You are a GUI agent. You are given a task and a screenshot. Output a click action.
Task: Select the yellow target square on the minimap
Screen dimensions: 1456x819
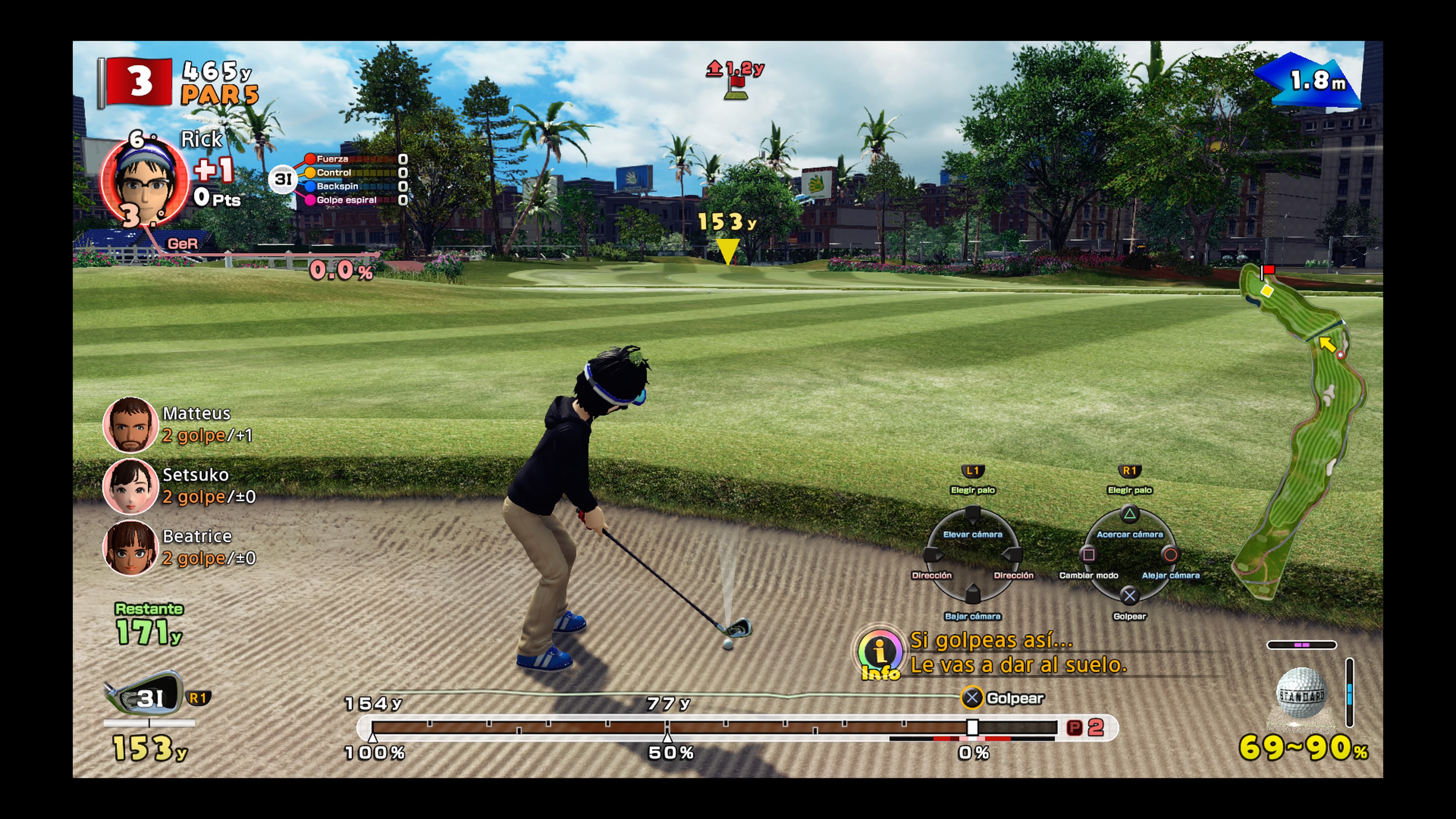click(1267, 290)
